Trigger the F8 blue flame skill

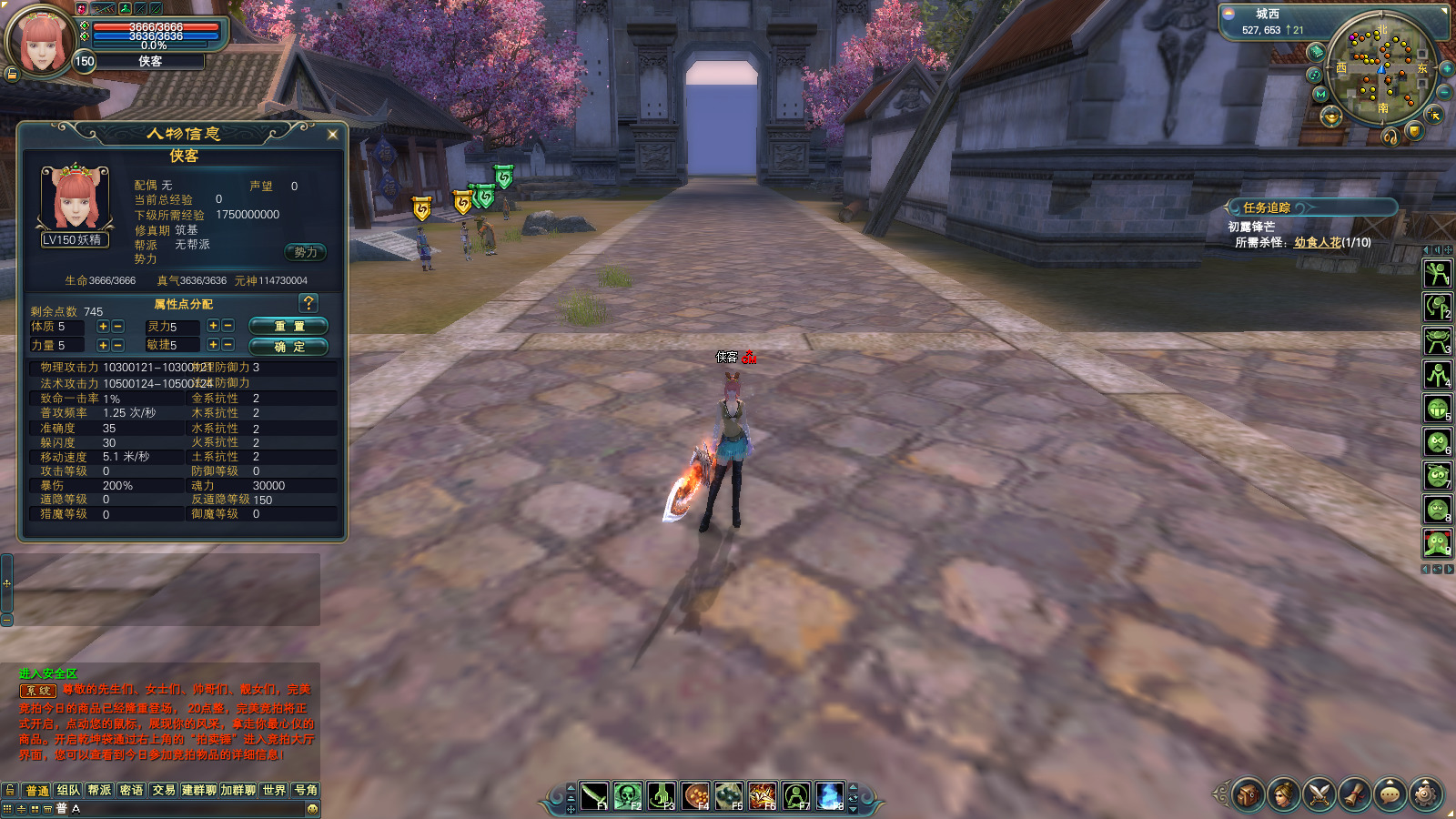[x=829, y=796]
